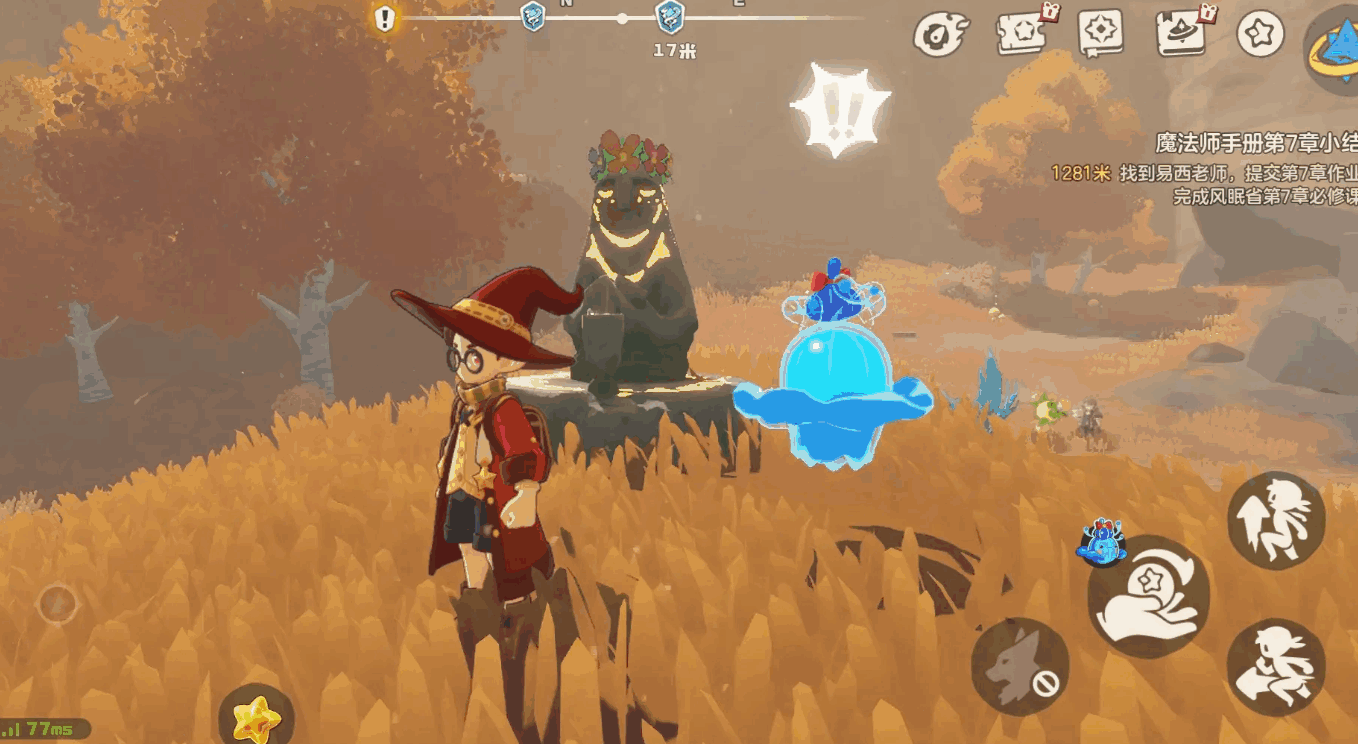Use the star-orb hand throw button
This screenshot has width=1358, height=744.
[1148, 597]
